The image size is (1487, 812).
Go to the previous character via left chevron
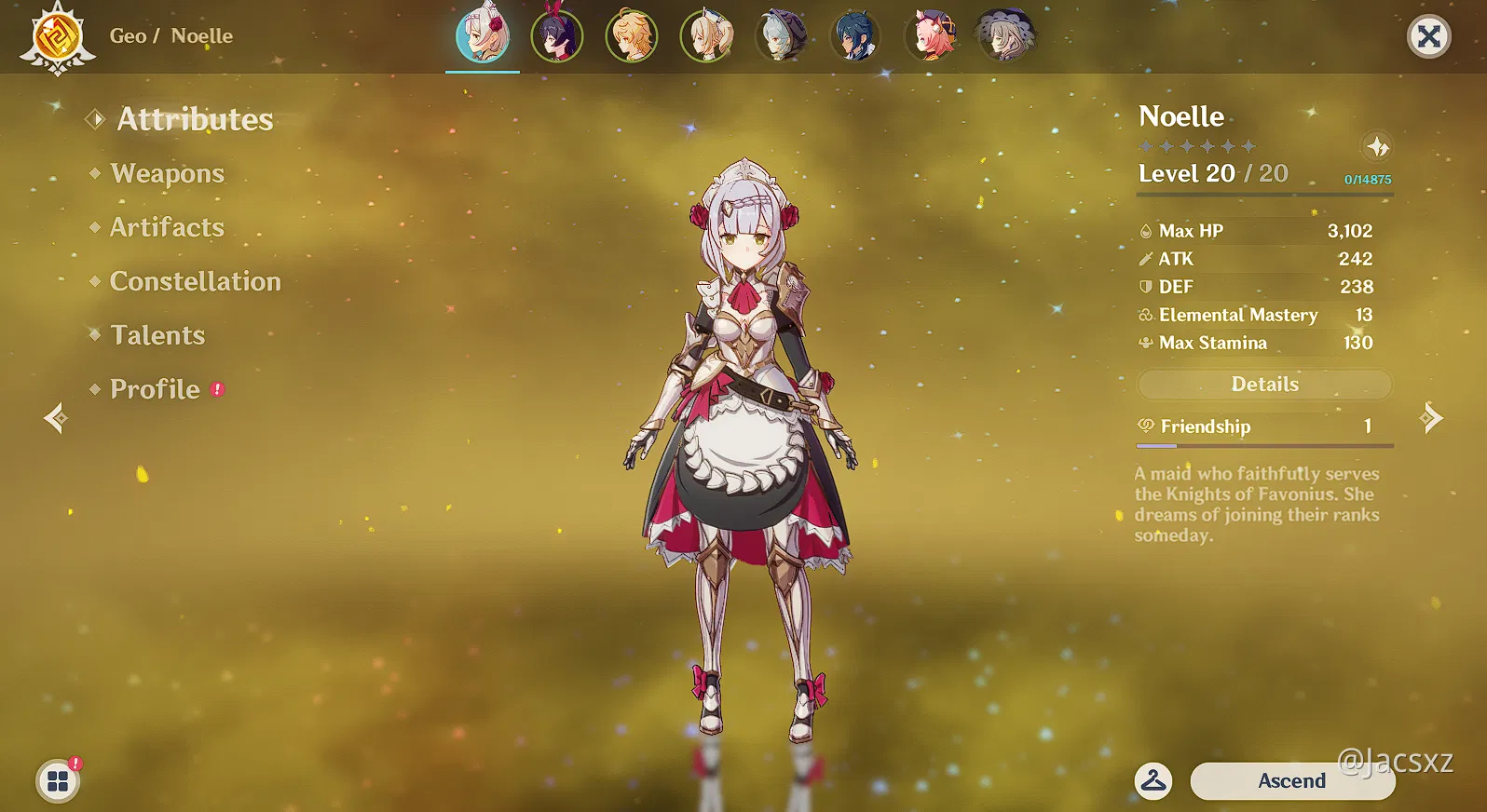click(x=54, y=416)
